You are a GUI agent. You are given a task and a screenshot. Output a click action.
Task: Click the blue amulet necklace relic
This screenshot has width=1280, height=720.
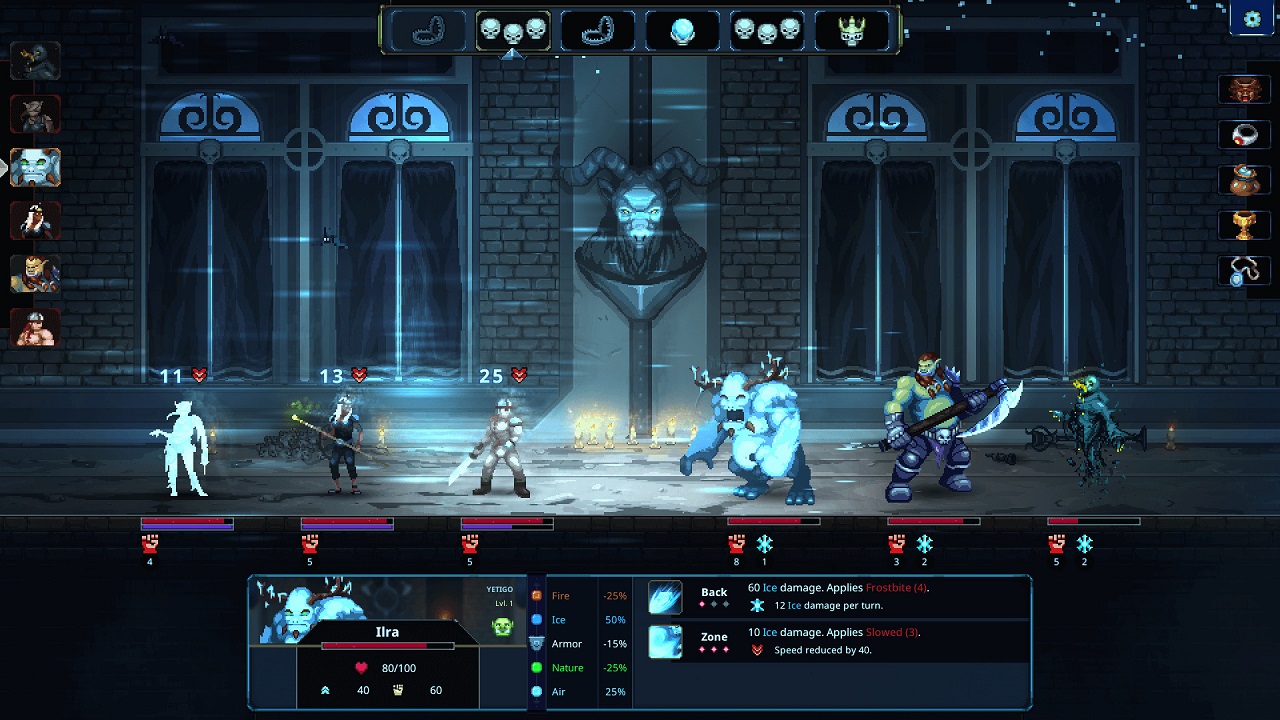coord(1244,271)
